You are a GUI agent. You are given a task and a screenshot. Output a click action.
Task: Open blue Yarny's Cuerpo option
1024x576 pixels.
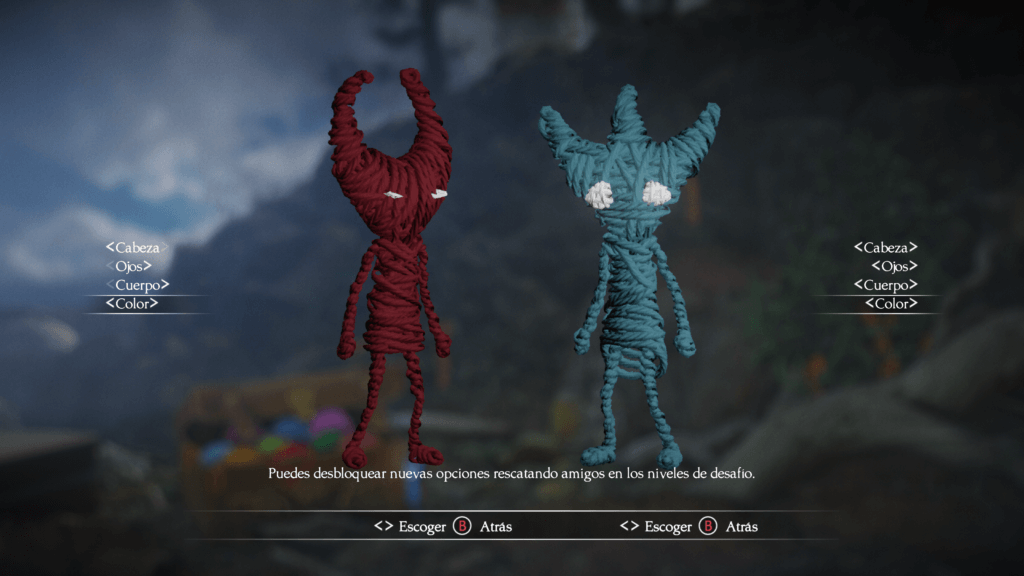885,285
